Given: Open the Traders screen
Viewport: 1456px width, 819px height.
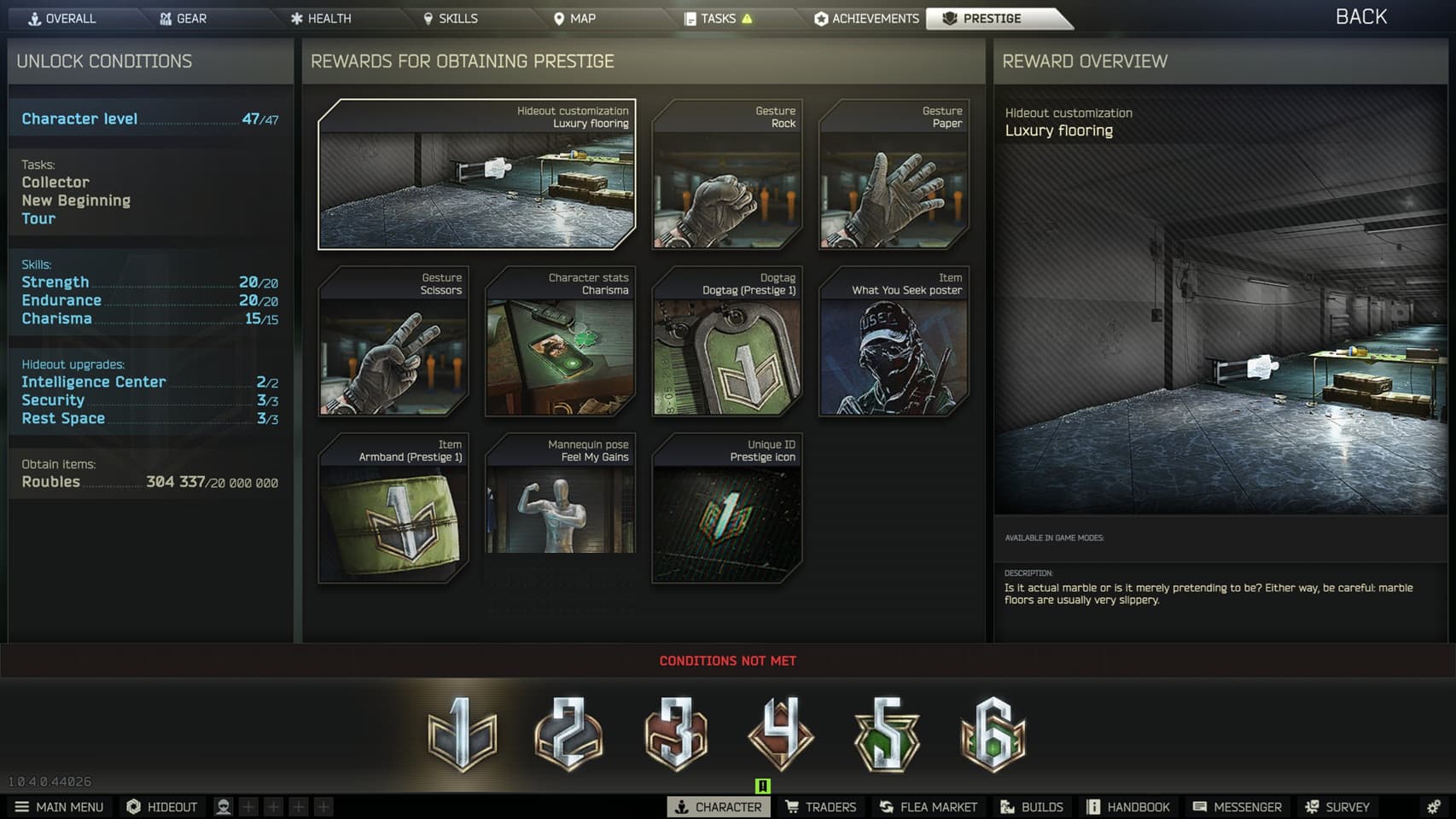Looking at the screenshot, I should coord(821,806).
